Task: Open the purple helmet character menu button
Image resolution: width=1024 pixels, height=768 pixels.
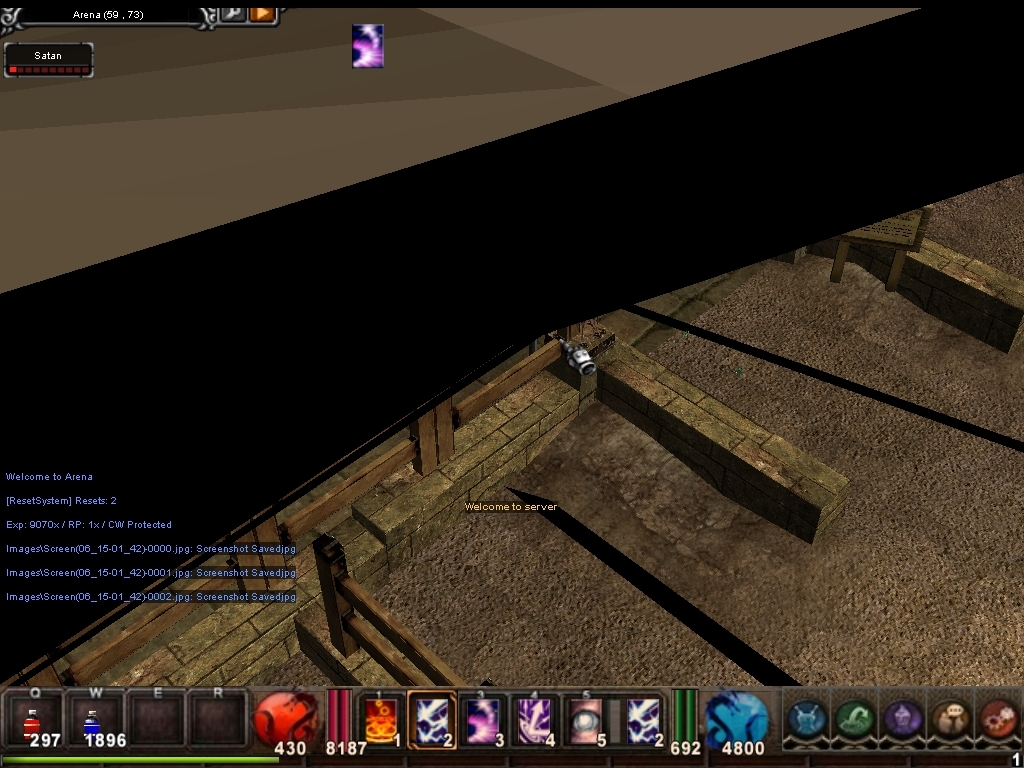Action: tap(902, 719)
